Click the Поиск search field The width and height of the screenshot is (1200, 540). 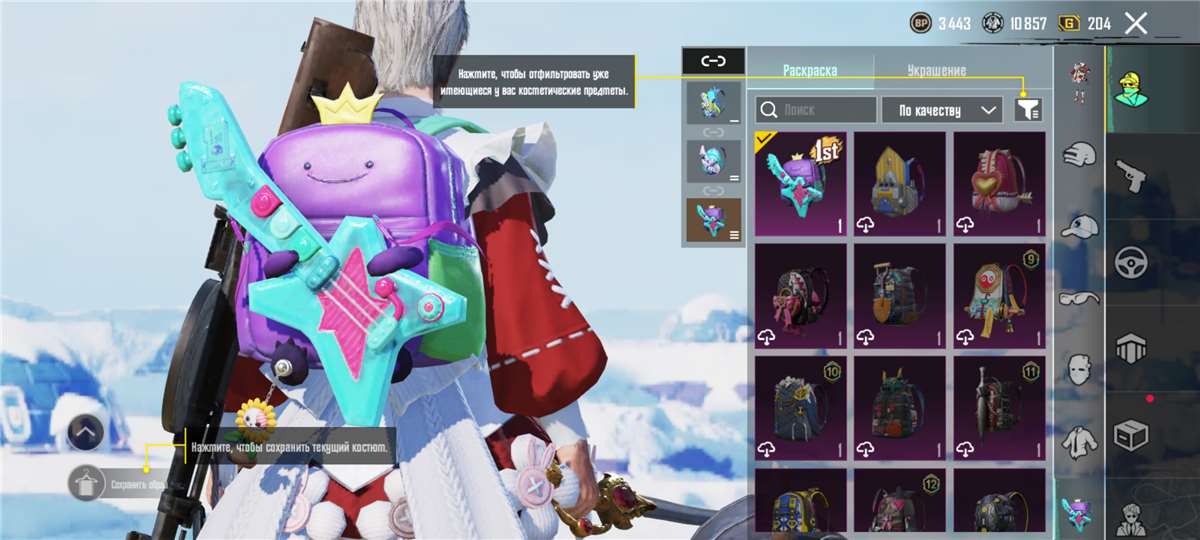coord(816,110)
